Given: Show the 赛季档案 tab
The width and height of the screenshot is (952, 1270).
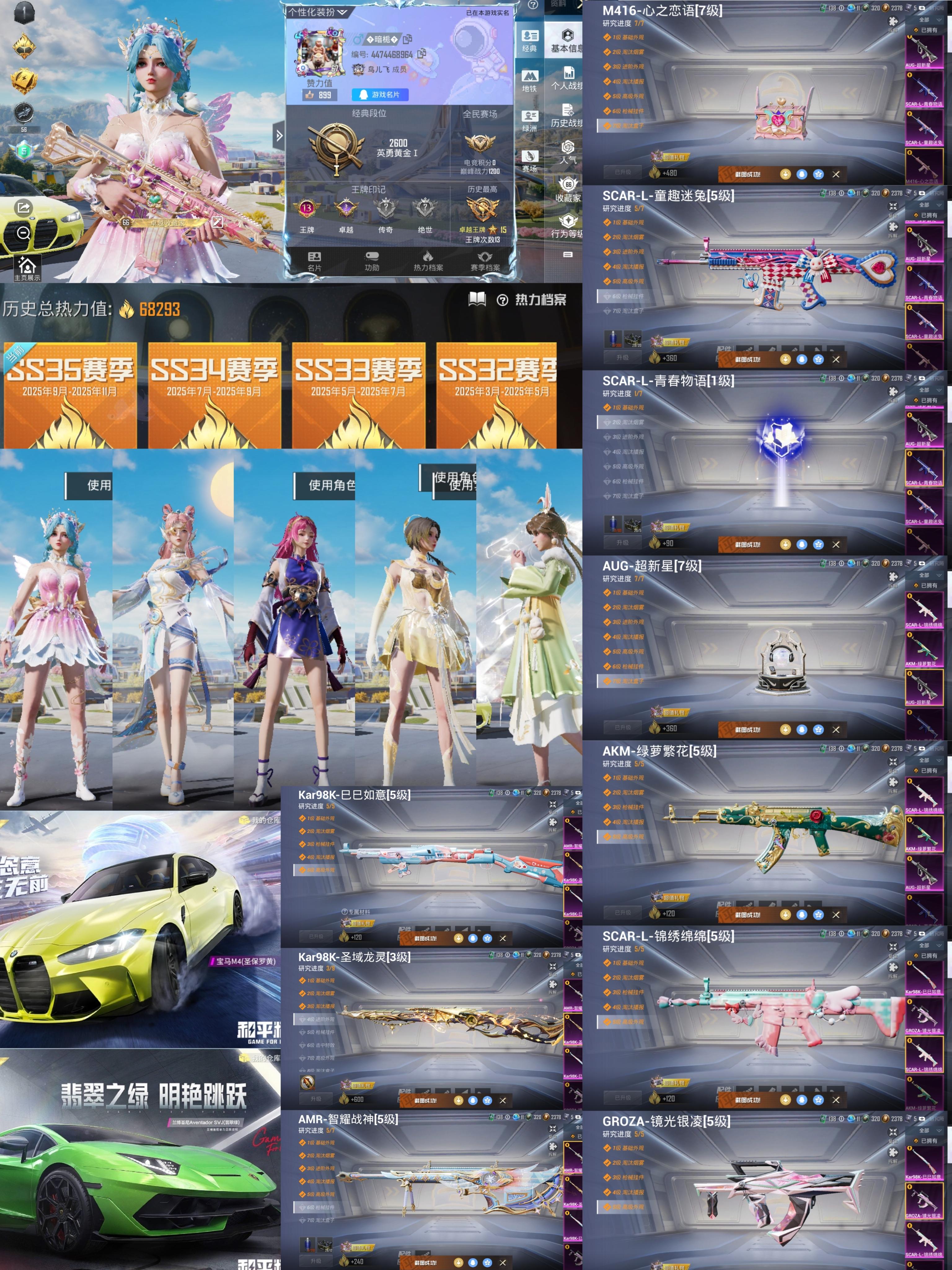Looking at the screenshot, I should coord(485,261).
